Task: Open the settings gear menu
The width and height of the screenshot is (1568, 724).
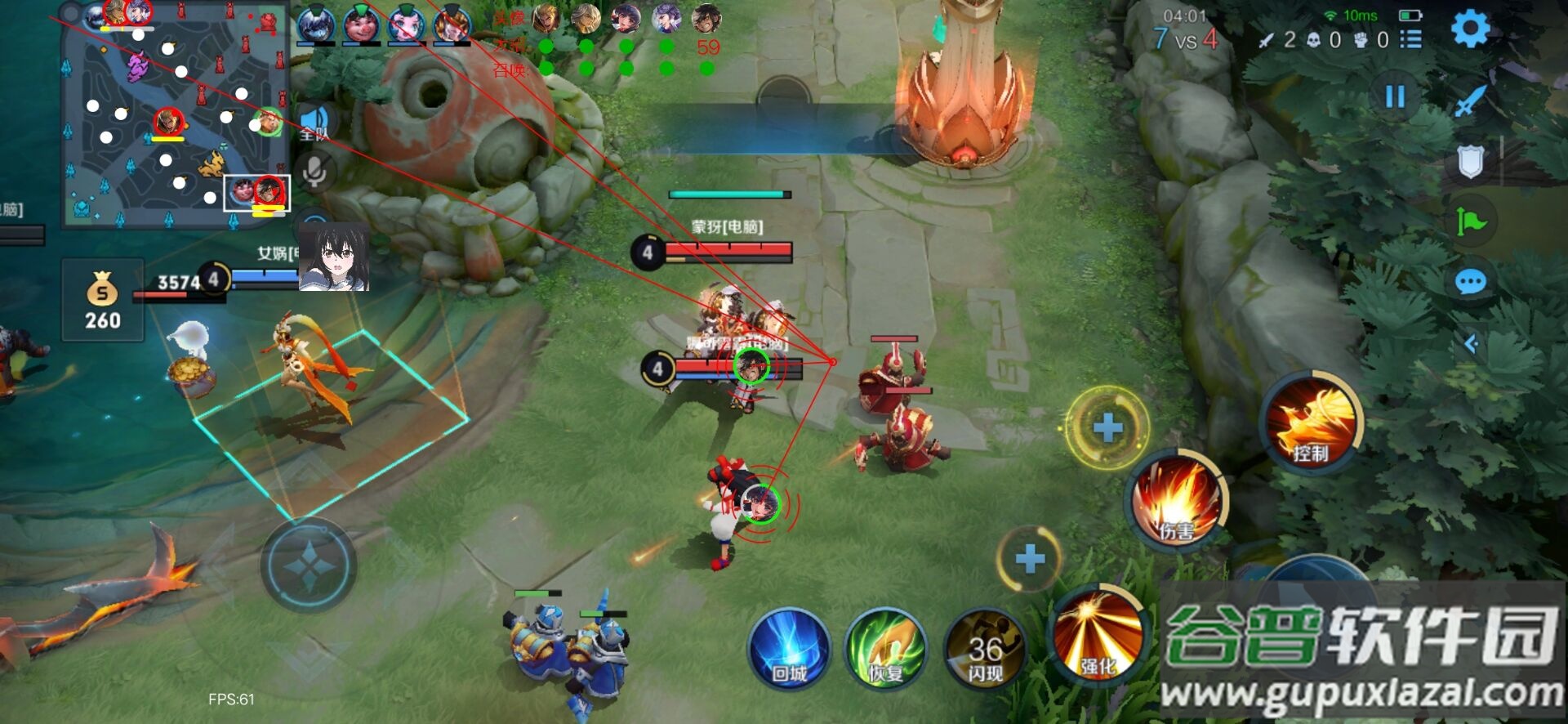Action: [x=1471, y=29]
